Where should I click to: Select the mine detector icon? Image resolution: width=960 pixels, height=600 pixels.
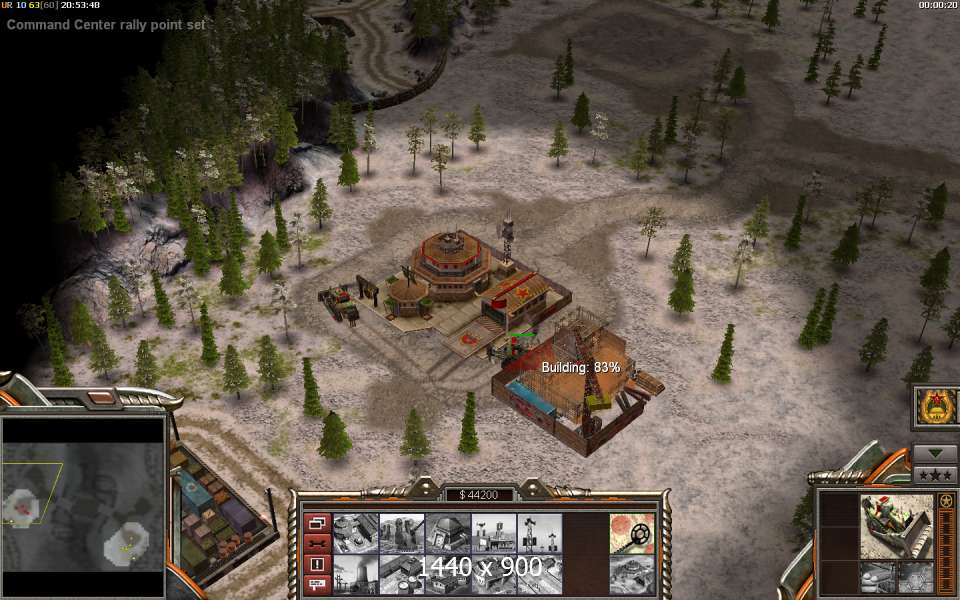(x=632, y=533)
